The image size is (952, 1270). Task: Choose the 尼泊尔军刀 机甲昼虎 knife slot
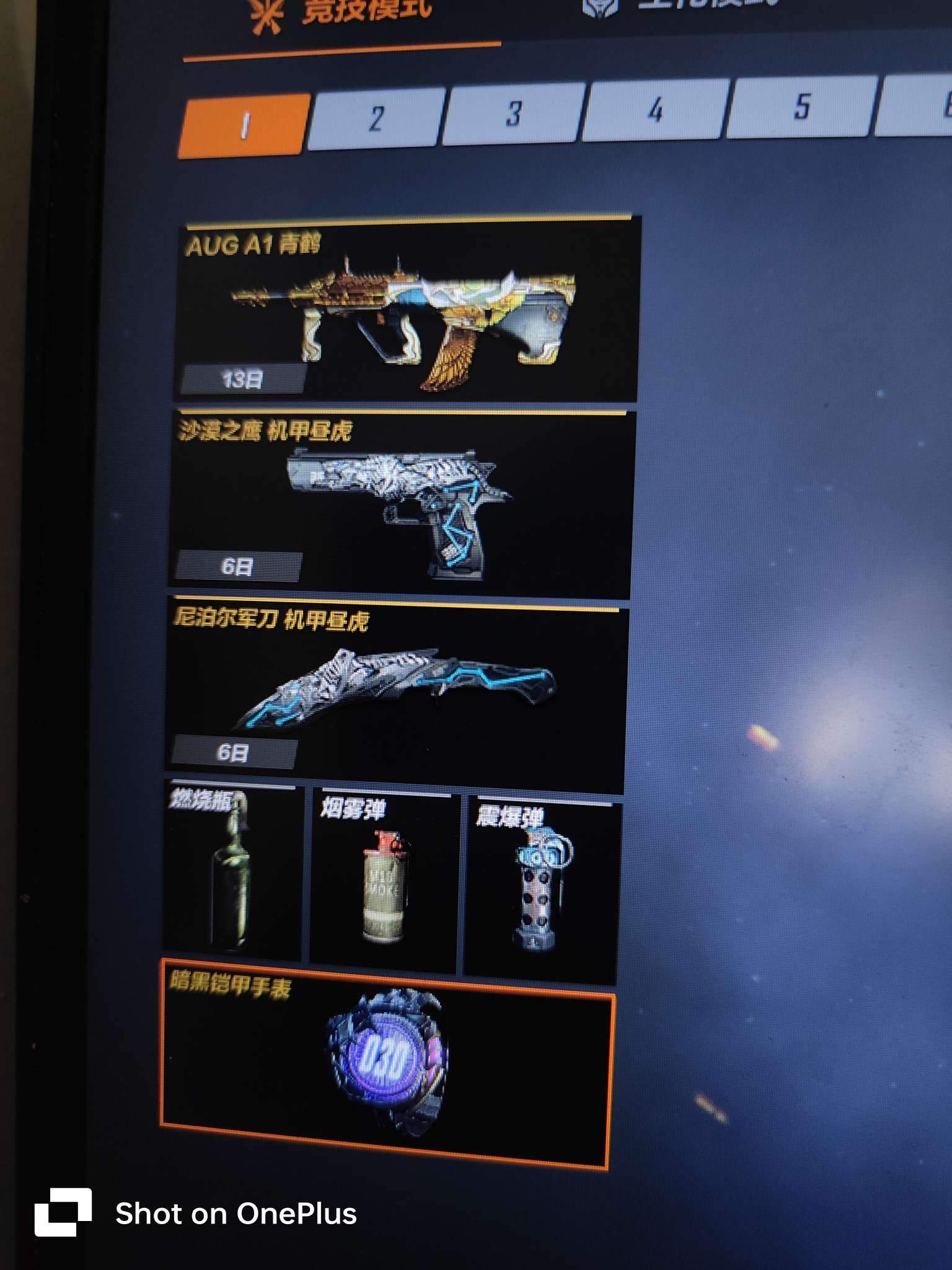point(395,691)
